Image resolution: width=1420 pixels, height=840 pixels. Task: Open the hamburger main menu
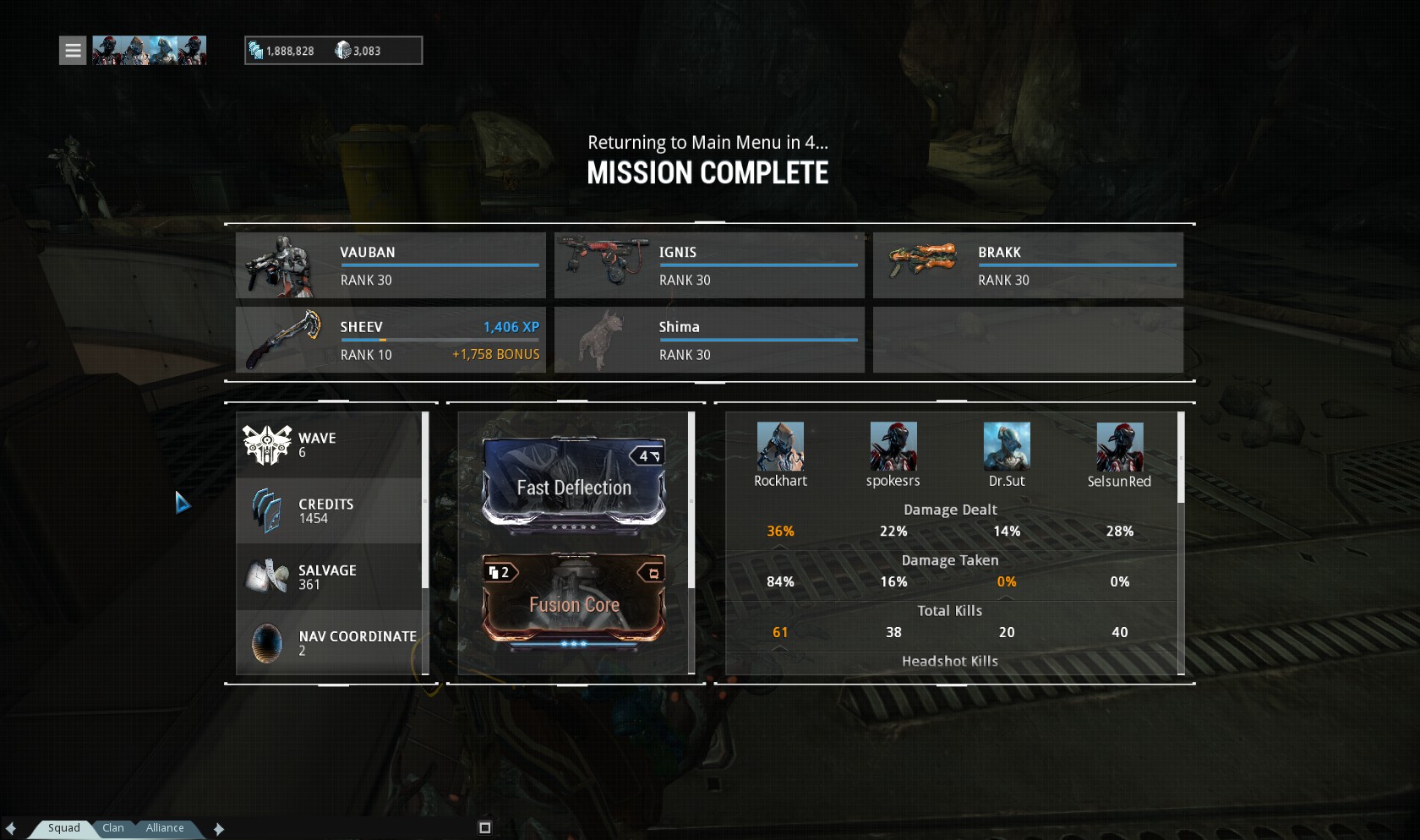click(x=73, y=51)
